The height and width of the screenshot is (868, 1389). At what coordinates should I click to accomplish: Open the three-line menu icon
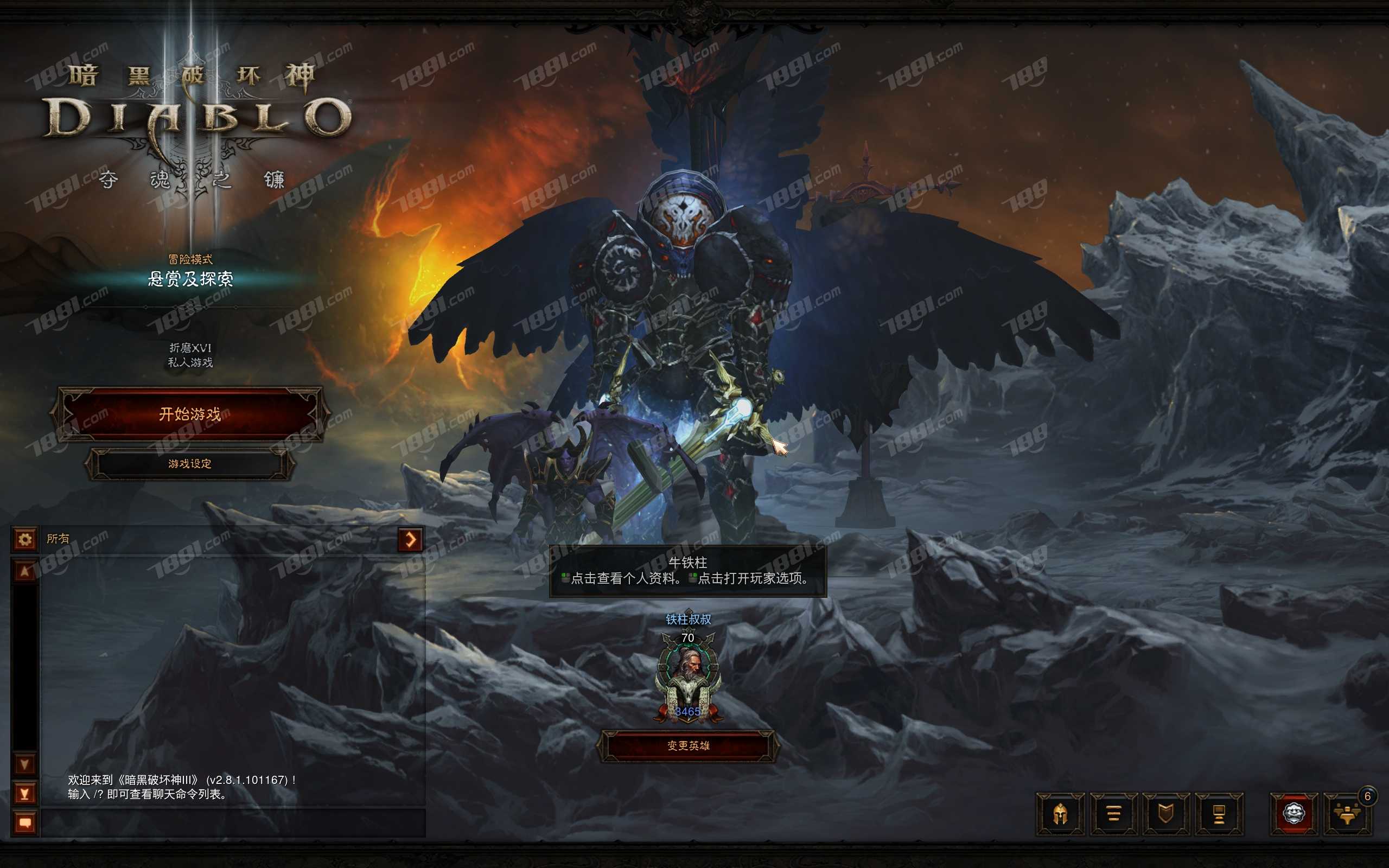[1113, 814]
